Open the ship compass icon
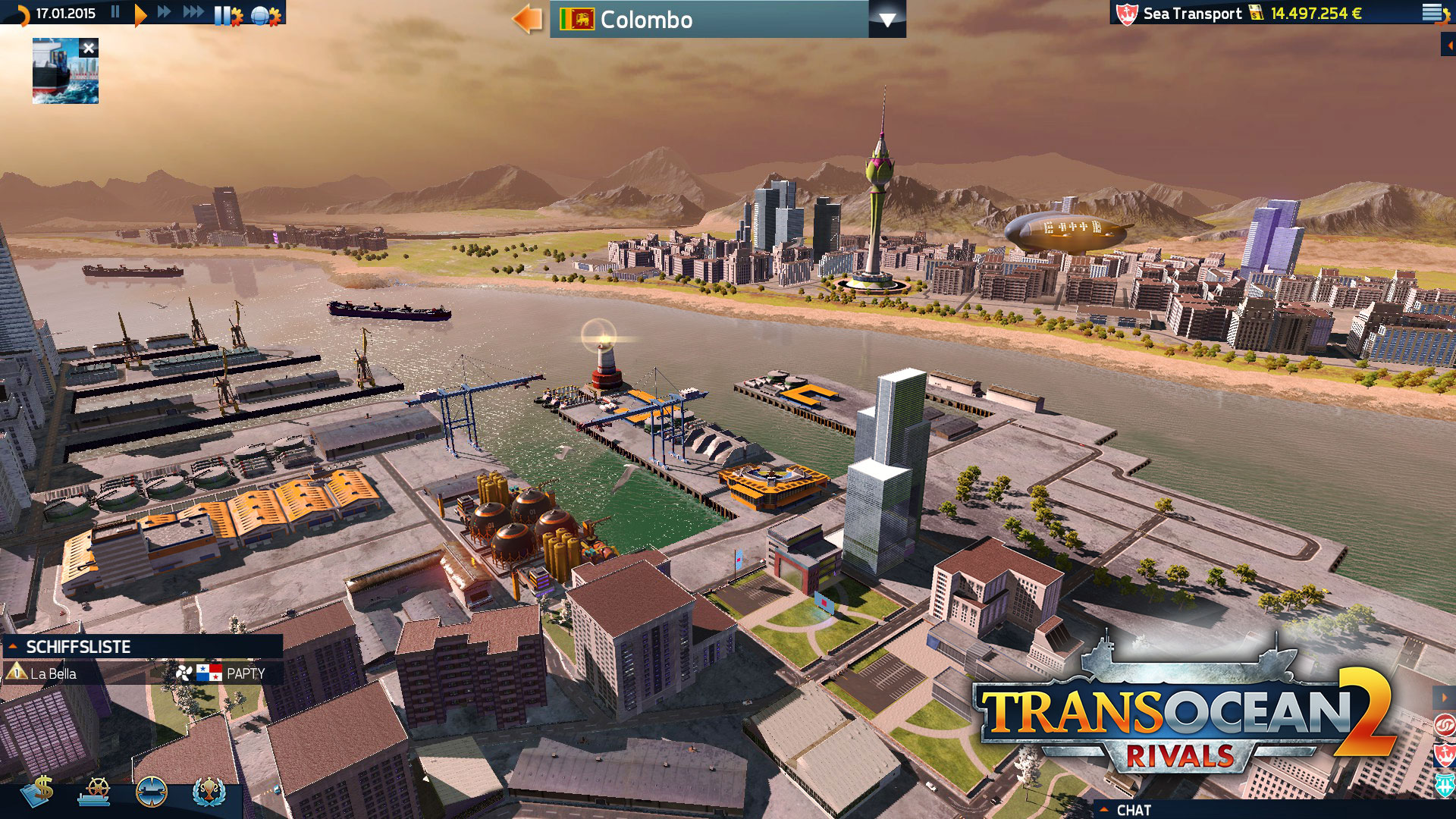This screenshot has width=1456, height=819. [x=151, y=791]
